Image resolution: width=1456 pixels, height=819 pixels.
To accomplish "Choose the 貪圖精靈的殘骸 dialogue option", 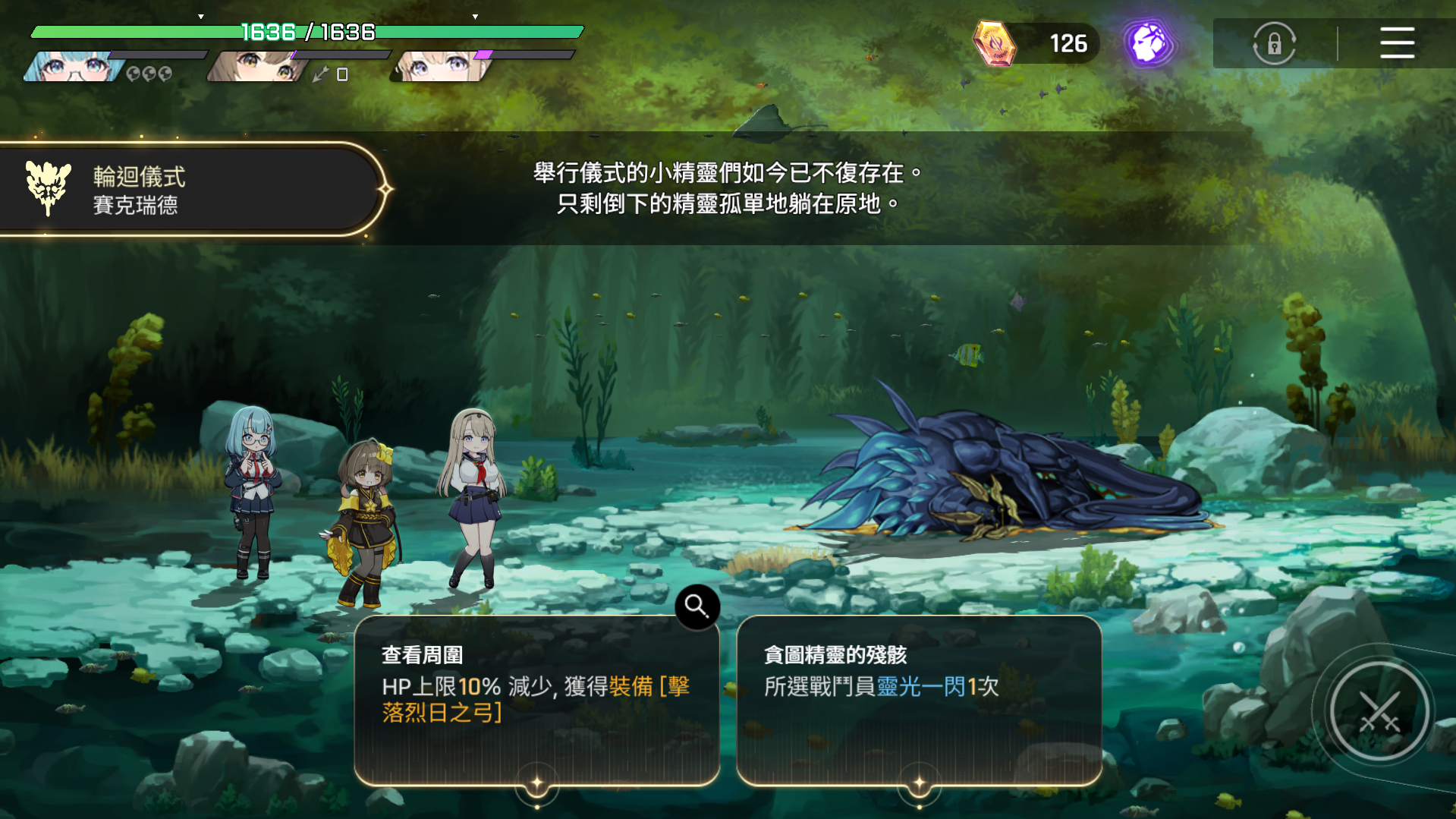I will [919, 699].
